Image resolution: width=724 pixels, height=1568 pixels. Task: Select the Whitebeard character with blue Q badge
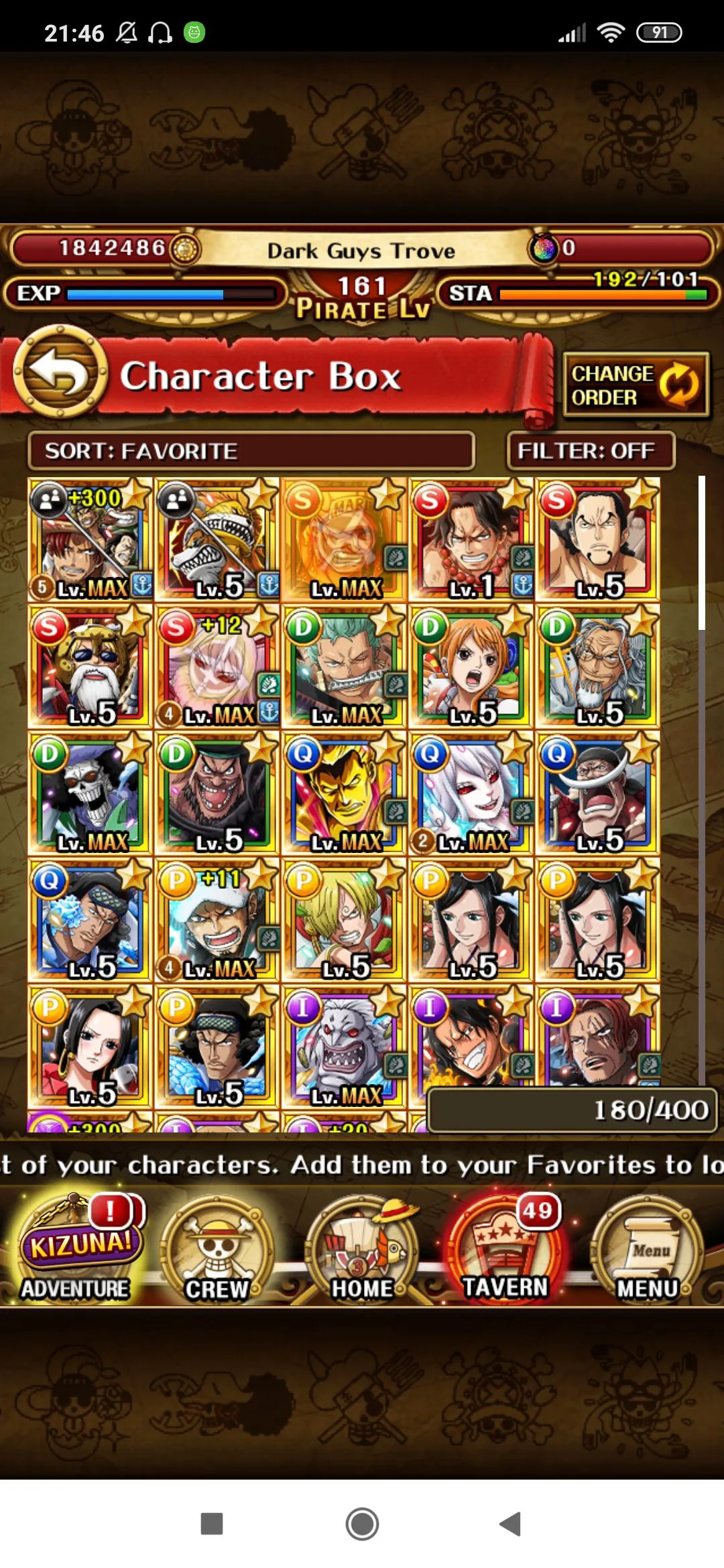pyautogui.click(x=597, y=793)
